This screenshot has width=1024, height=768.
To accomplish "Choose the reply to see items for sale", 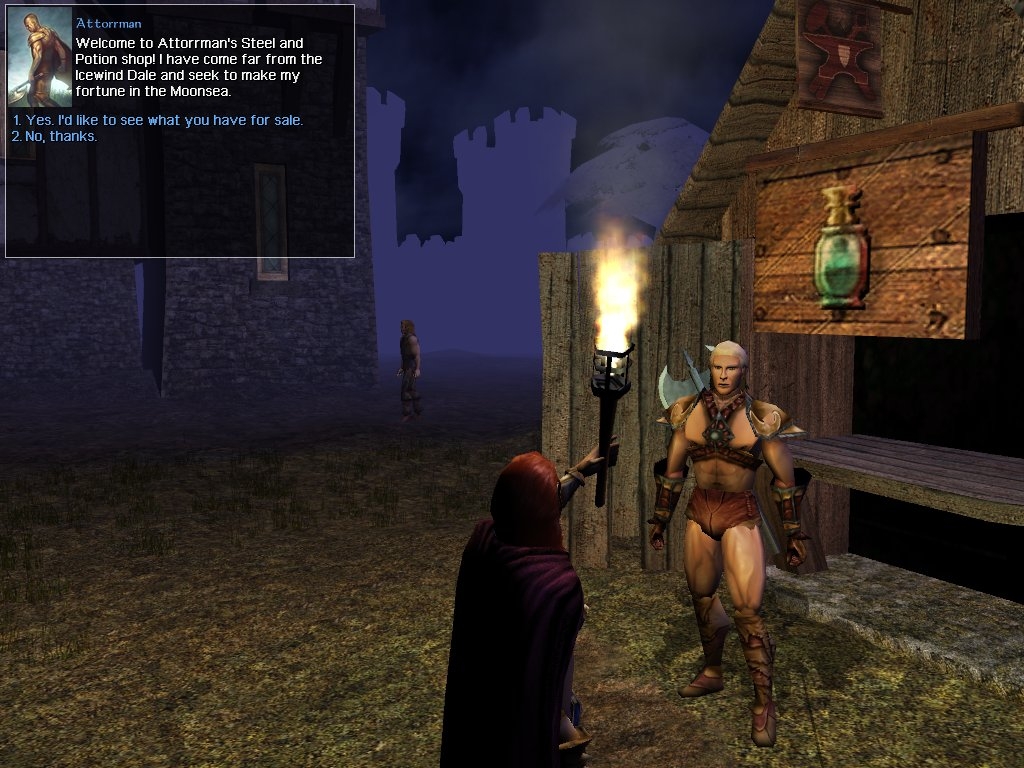I will click(158, 120).
